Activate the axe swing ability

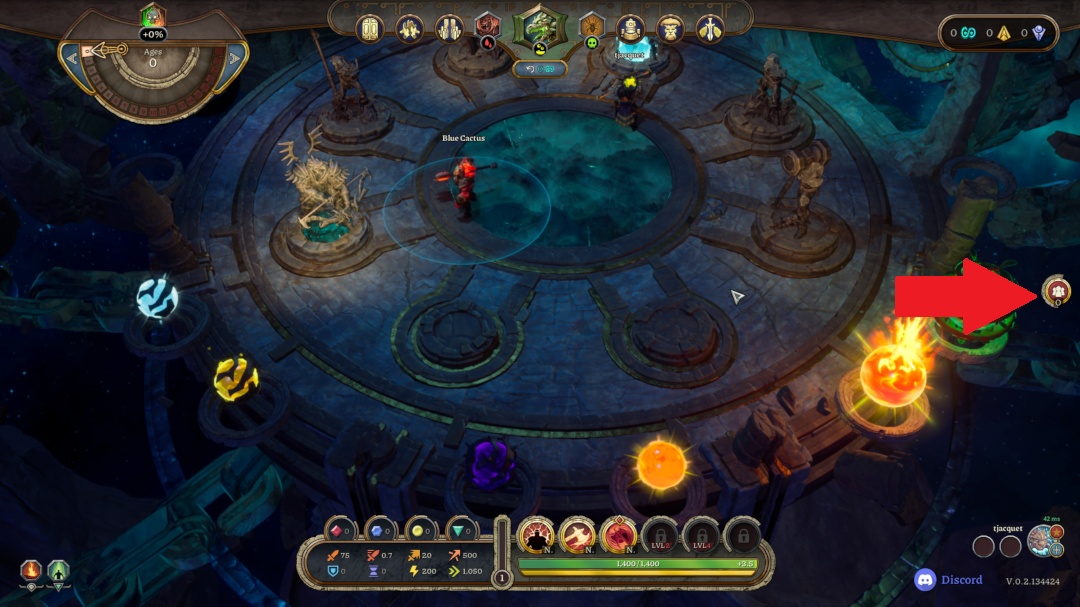(x=578, y=537)
